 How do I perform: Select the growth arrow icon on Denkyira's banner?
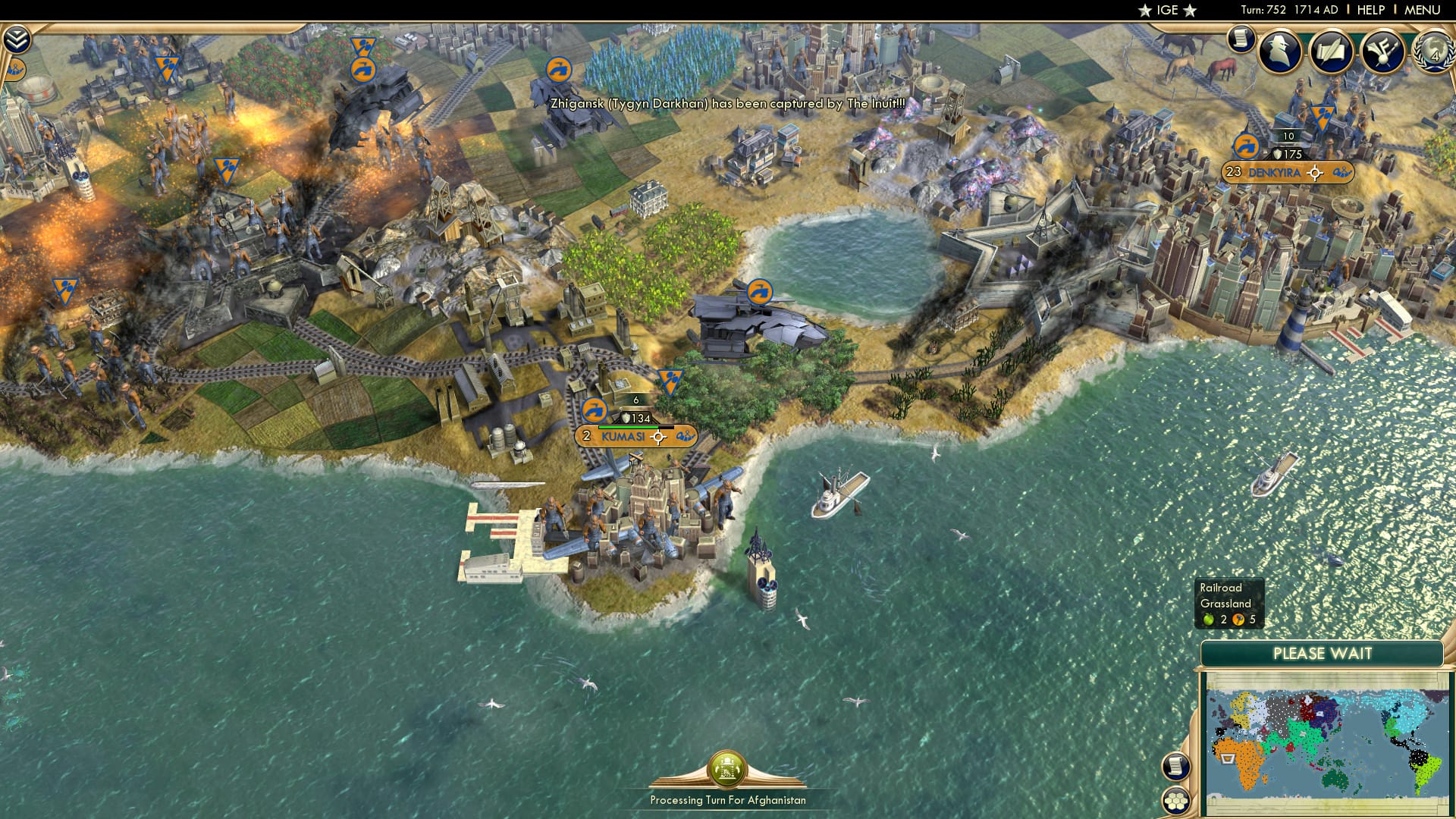tap(1244, 146)
